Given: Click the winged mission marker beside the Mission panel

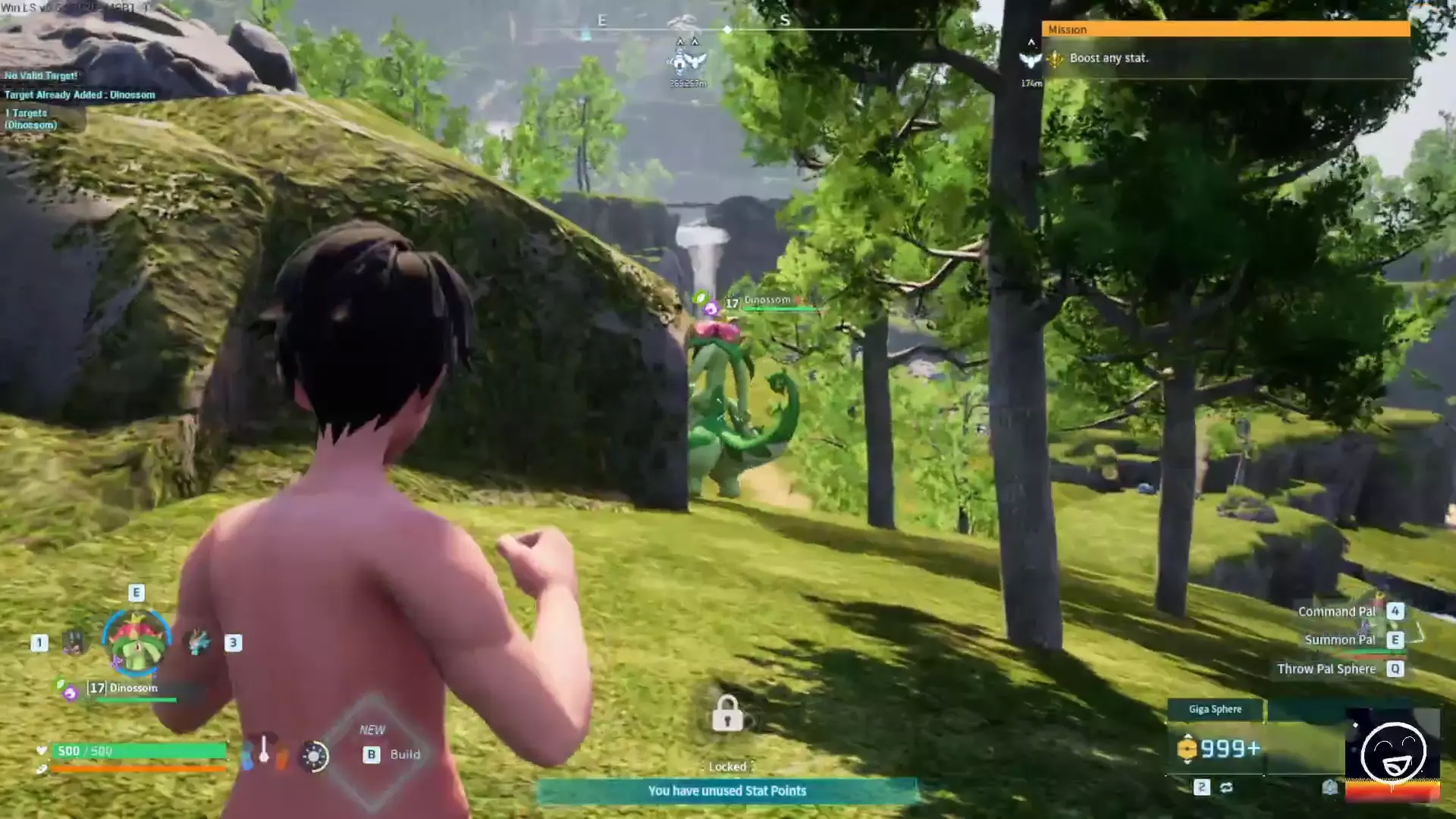Looking at the screenshot, I should (x=1031, y=61).
